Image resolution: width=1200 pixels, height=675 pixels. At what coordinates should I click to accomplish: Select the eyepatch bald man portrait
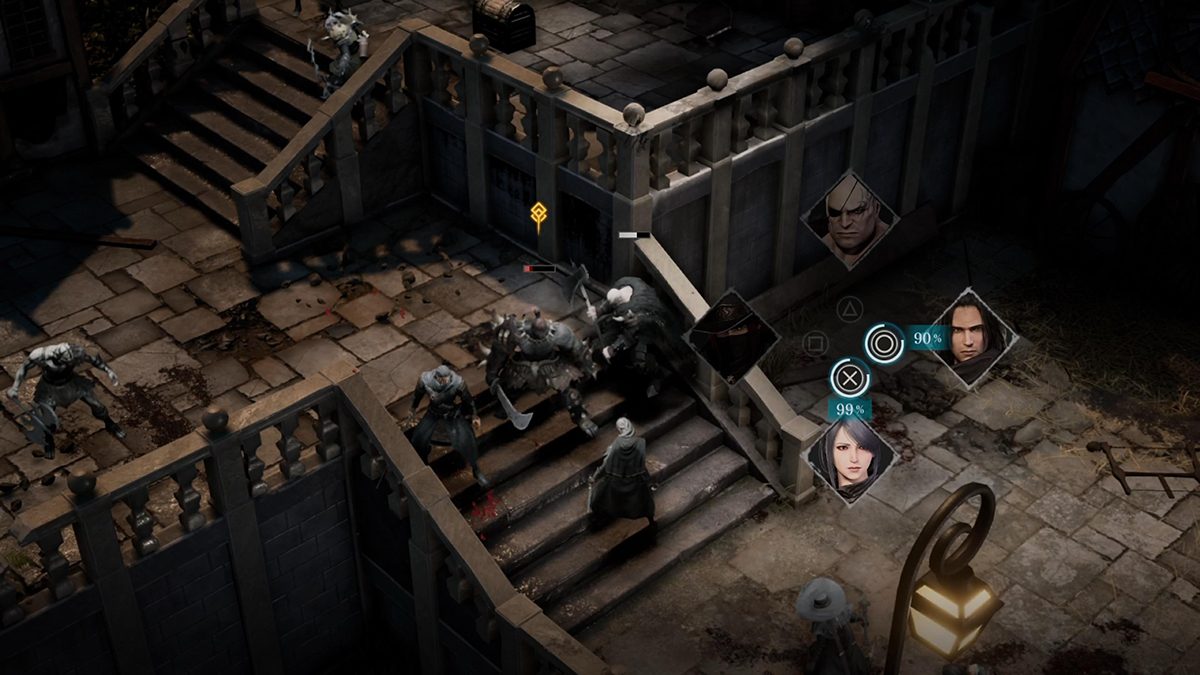849,220
